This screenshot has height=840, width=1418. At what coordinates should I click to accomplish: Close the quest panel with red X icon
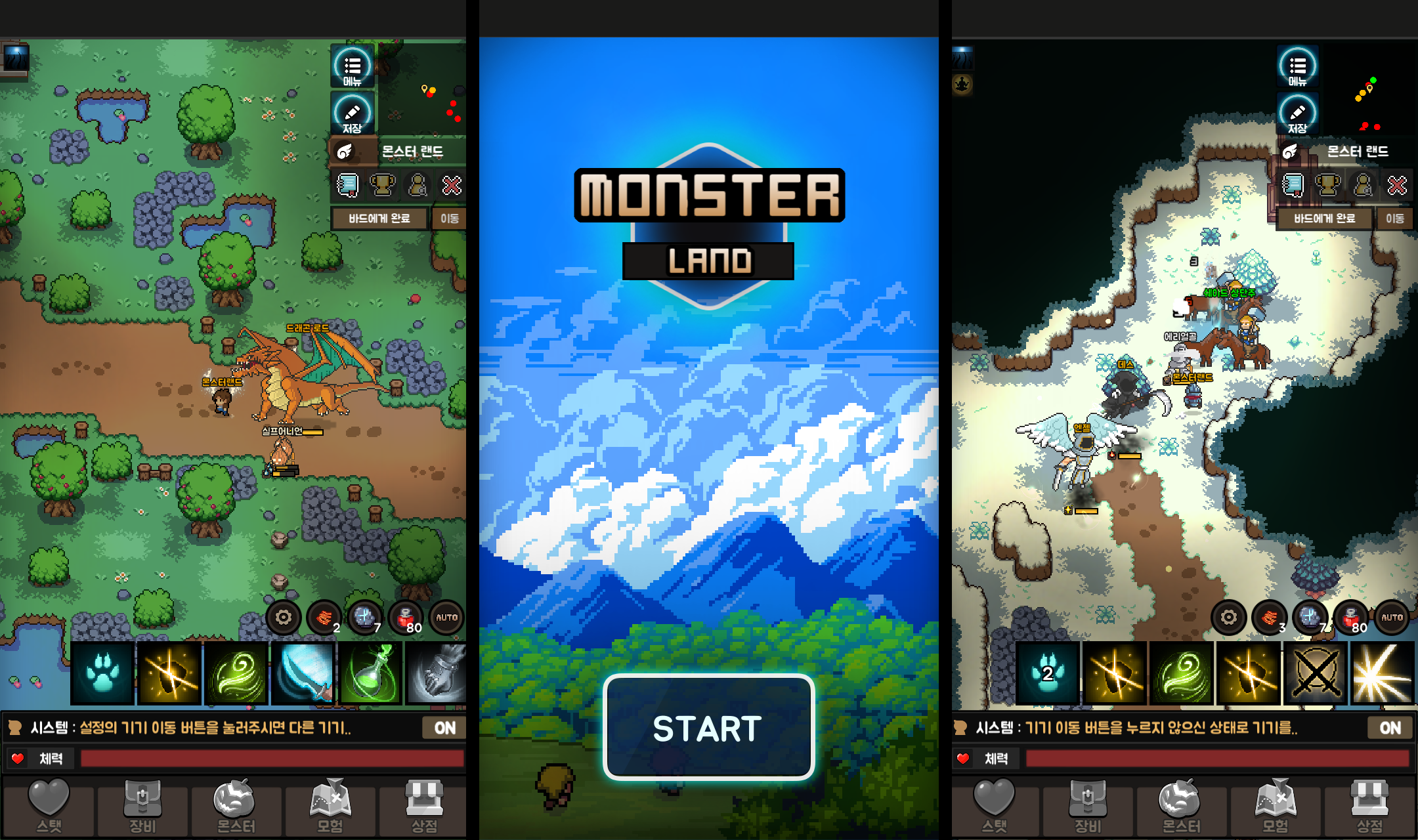point(452,185)
